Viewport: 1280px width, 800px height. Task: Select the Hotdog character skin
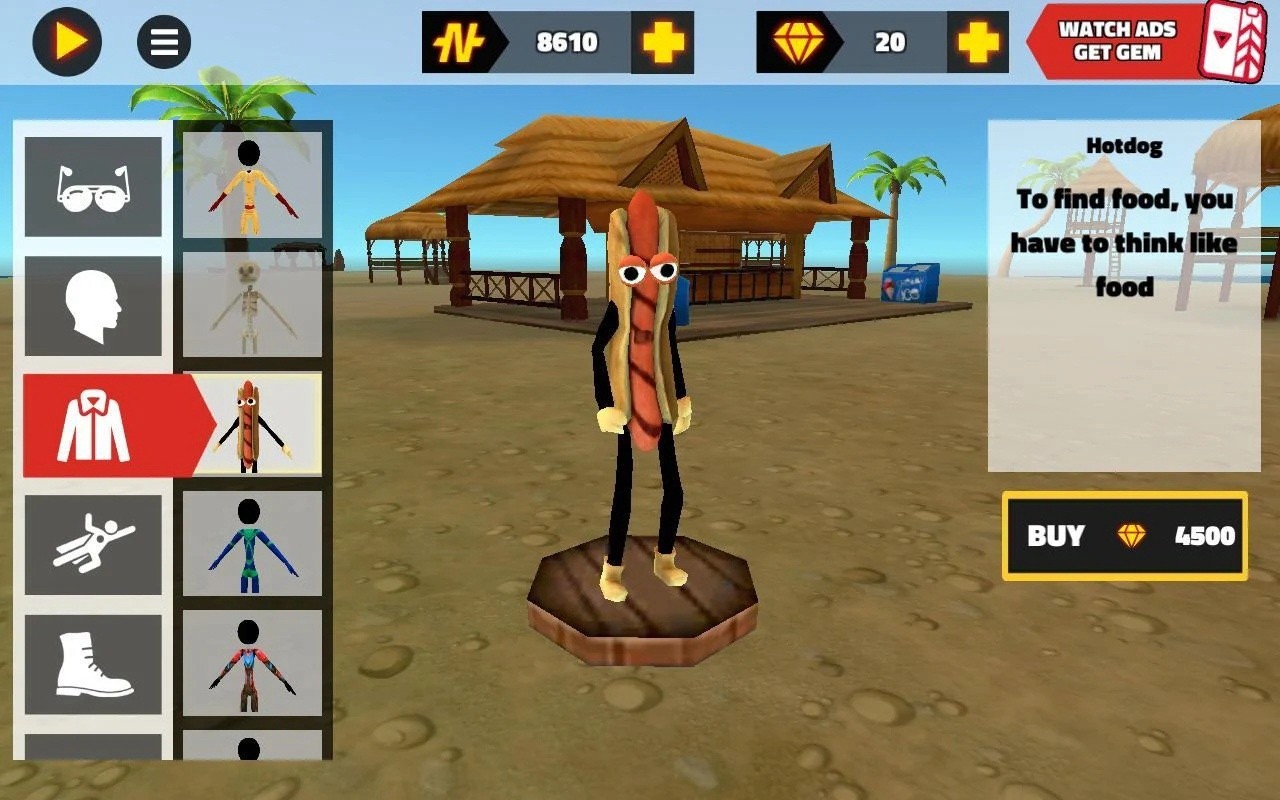(254, 424)
